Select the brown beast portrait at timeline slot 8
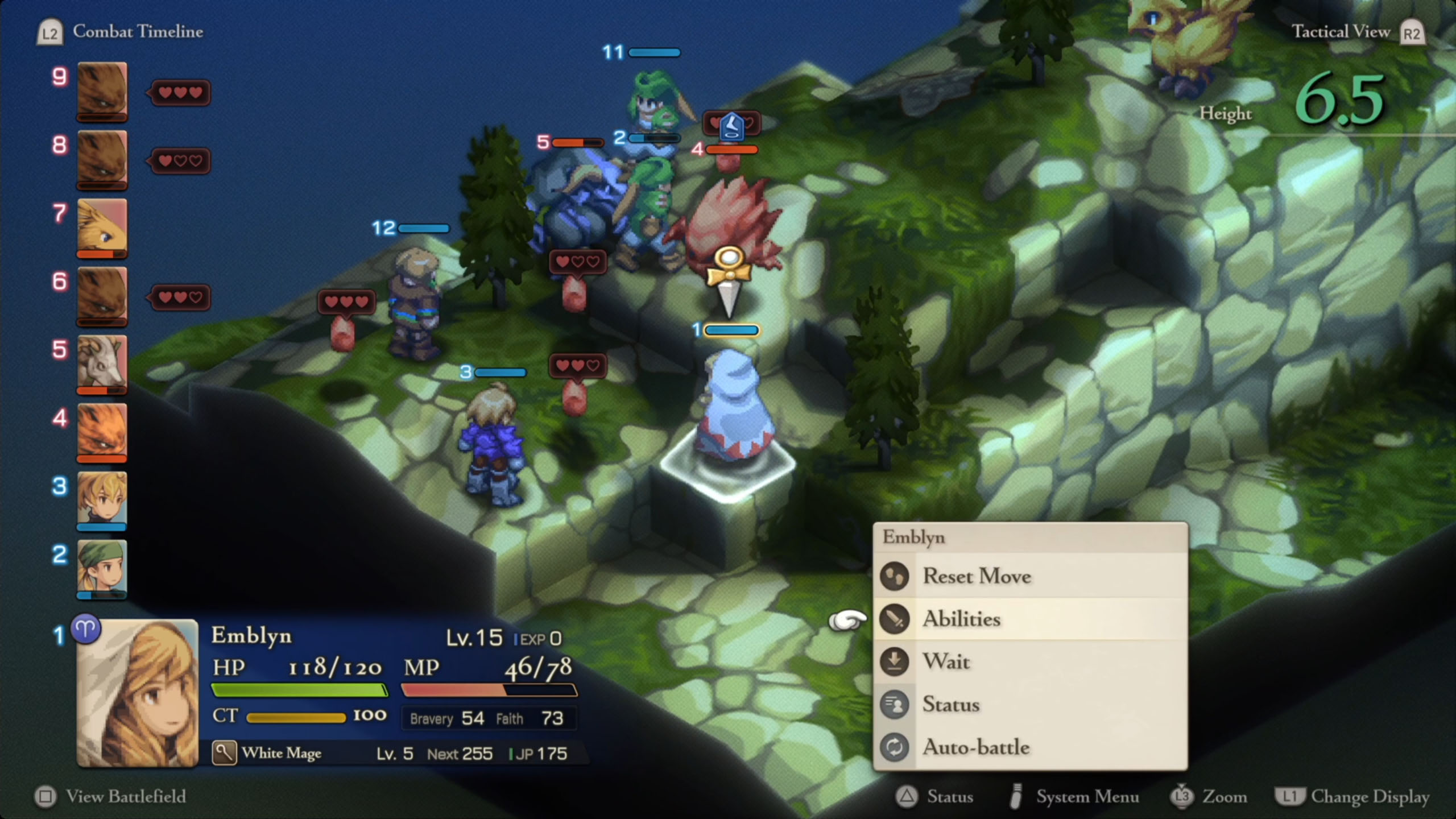The image size is (1456, 819). pos(102,159)
